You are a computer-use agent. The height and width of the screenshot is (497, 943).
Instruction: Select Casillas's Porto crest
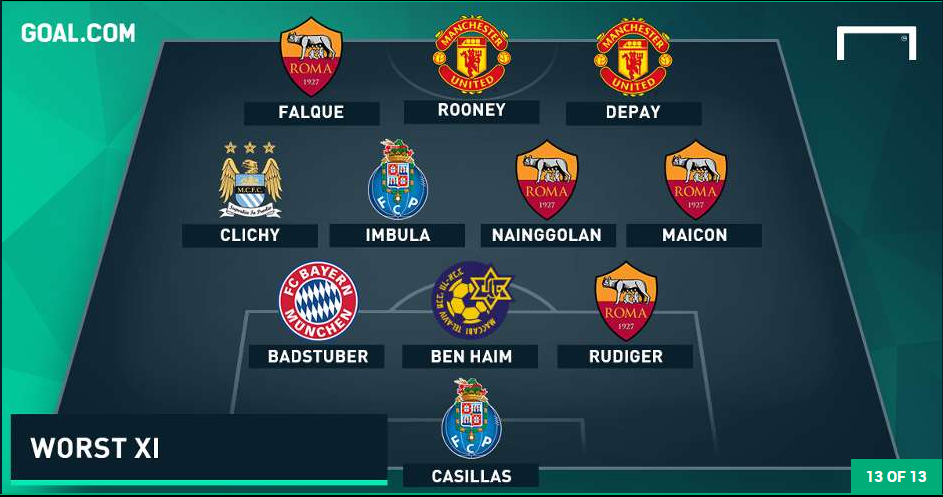[471, 419]
